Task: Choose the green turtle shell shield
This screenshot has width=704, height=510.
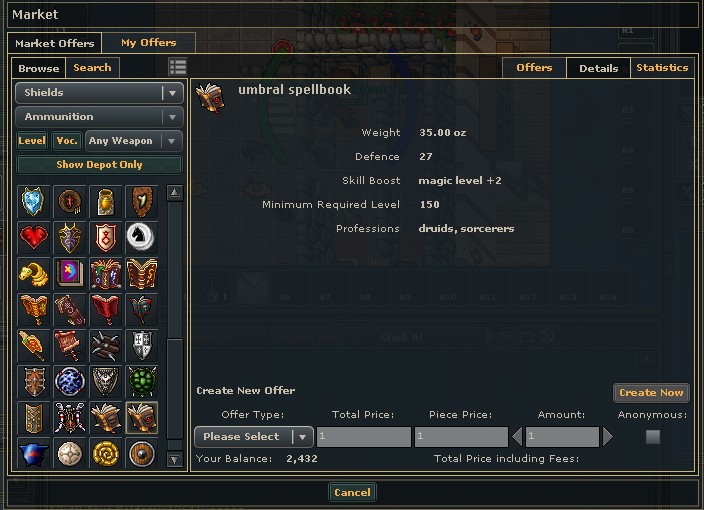Action: pyautogui.click(x=142, y=381)
